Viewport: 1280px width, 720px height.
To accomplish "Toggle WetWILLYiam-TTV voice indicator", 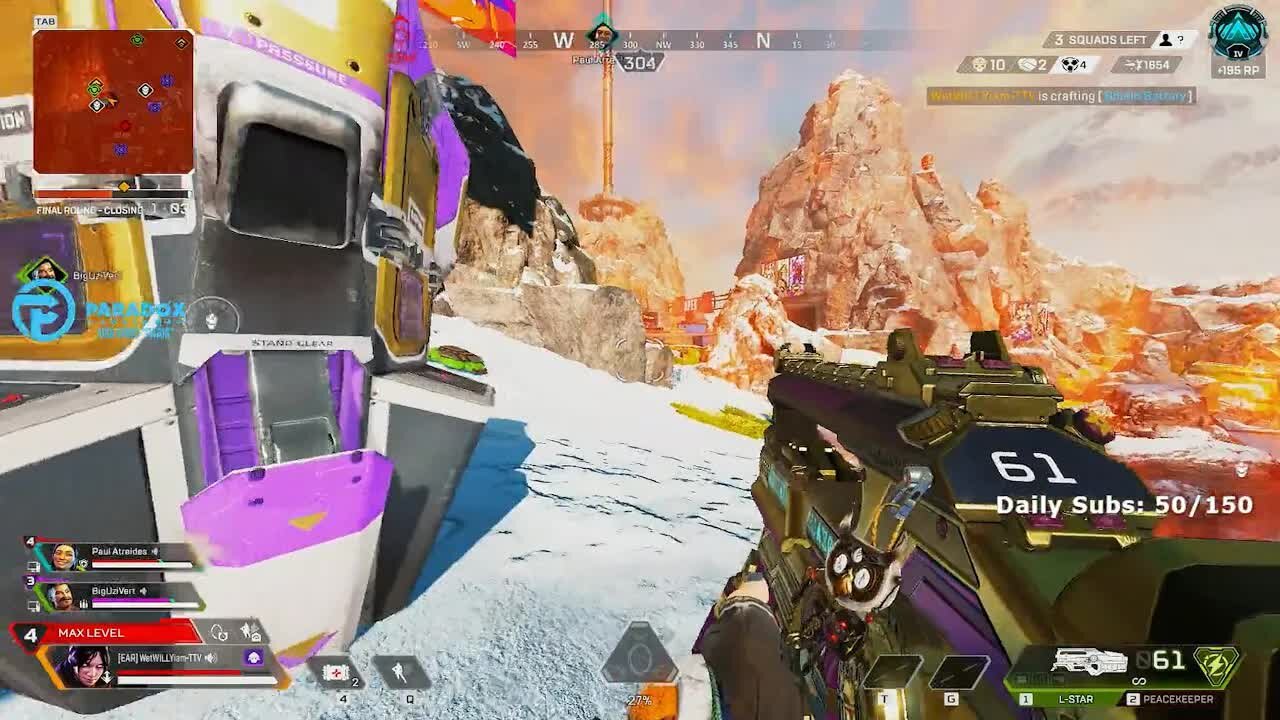I will (x=210, y=659).
